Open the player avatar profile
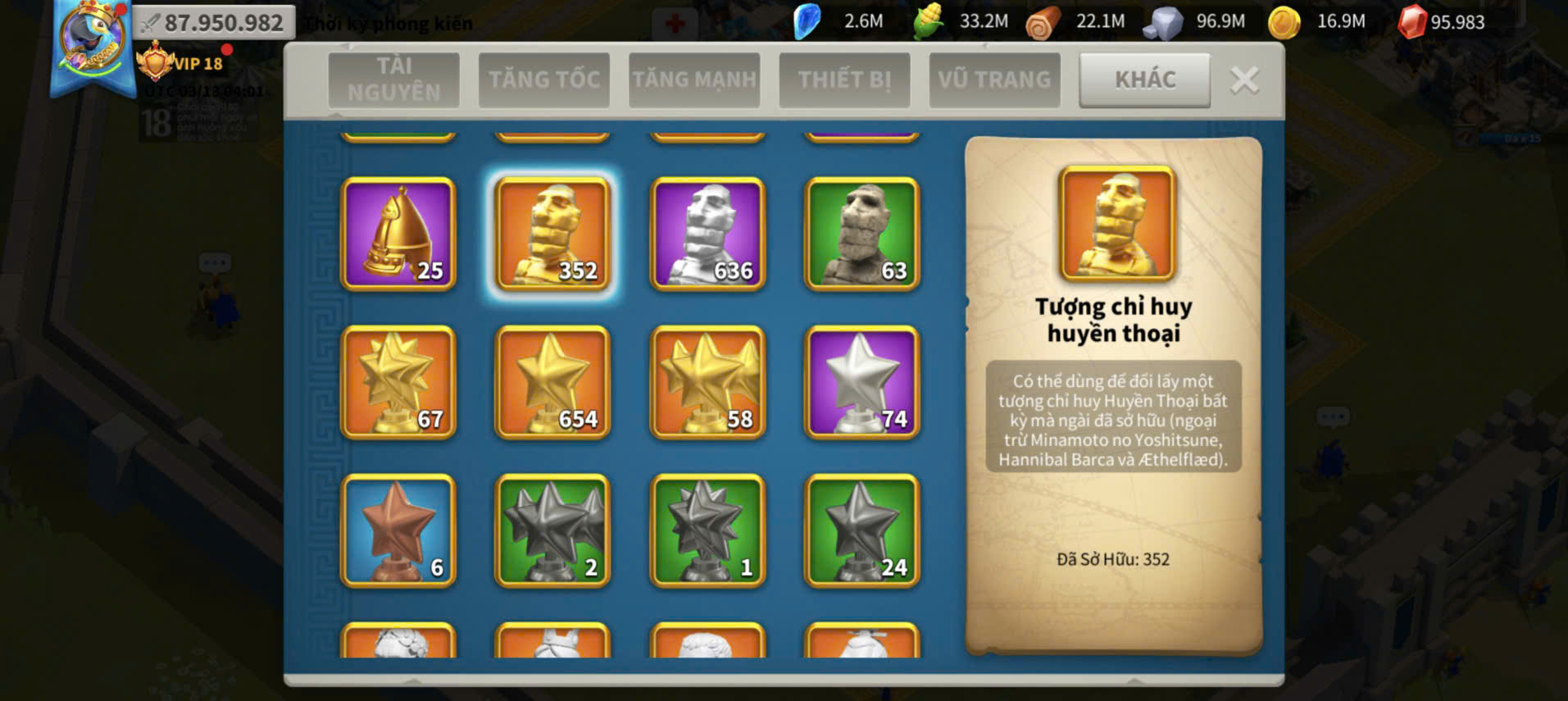 coord(92,41)
